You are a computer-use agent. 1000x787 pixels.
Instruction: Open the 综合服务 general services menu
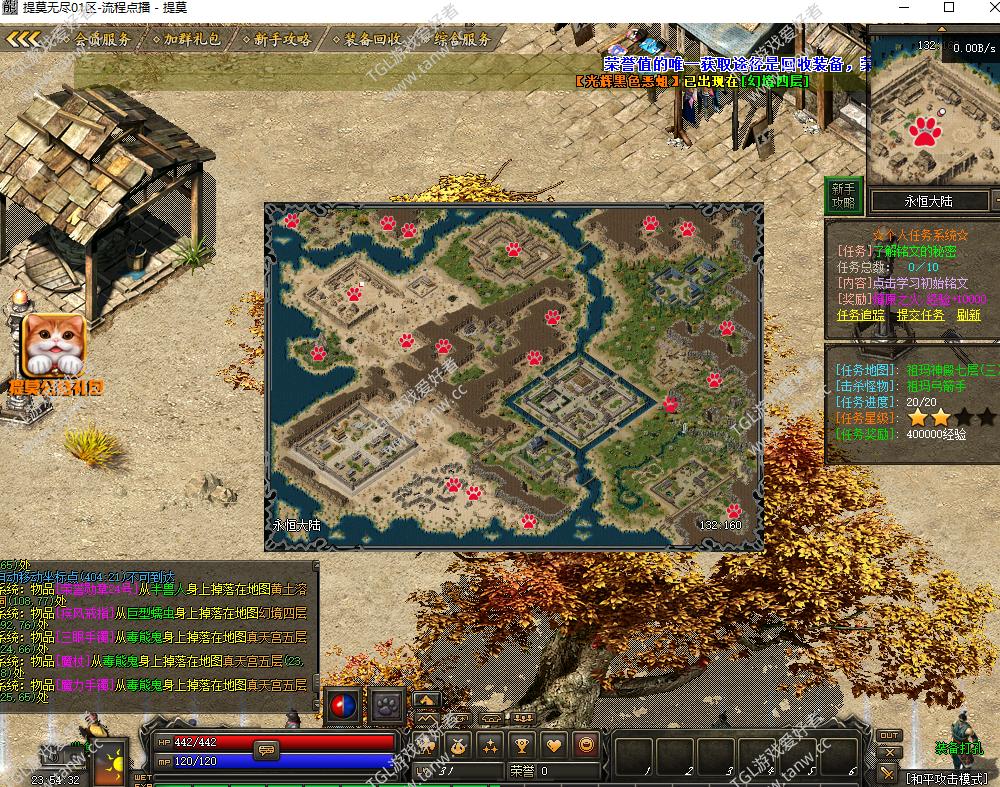[462, 40]
